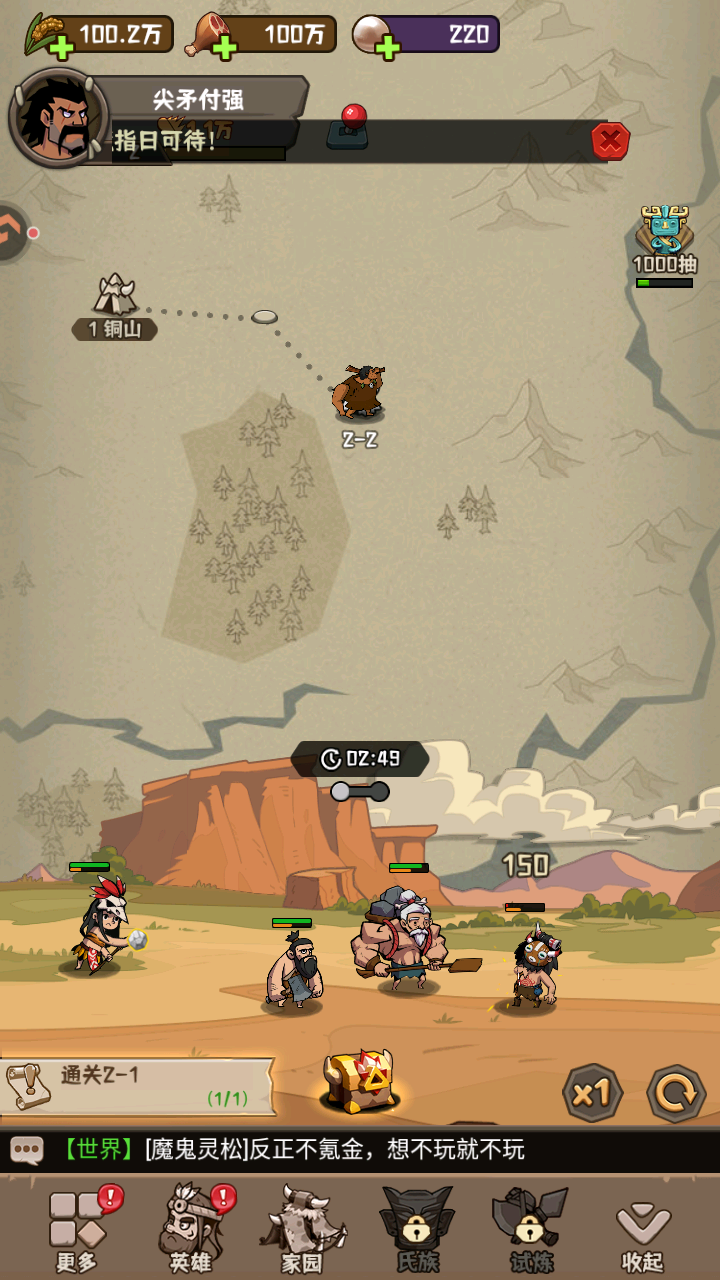The image size is (720, 1280).
Task: Close the red X on the banner
Action: click(610, 141)
